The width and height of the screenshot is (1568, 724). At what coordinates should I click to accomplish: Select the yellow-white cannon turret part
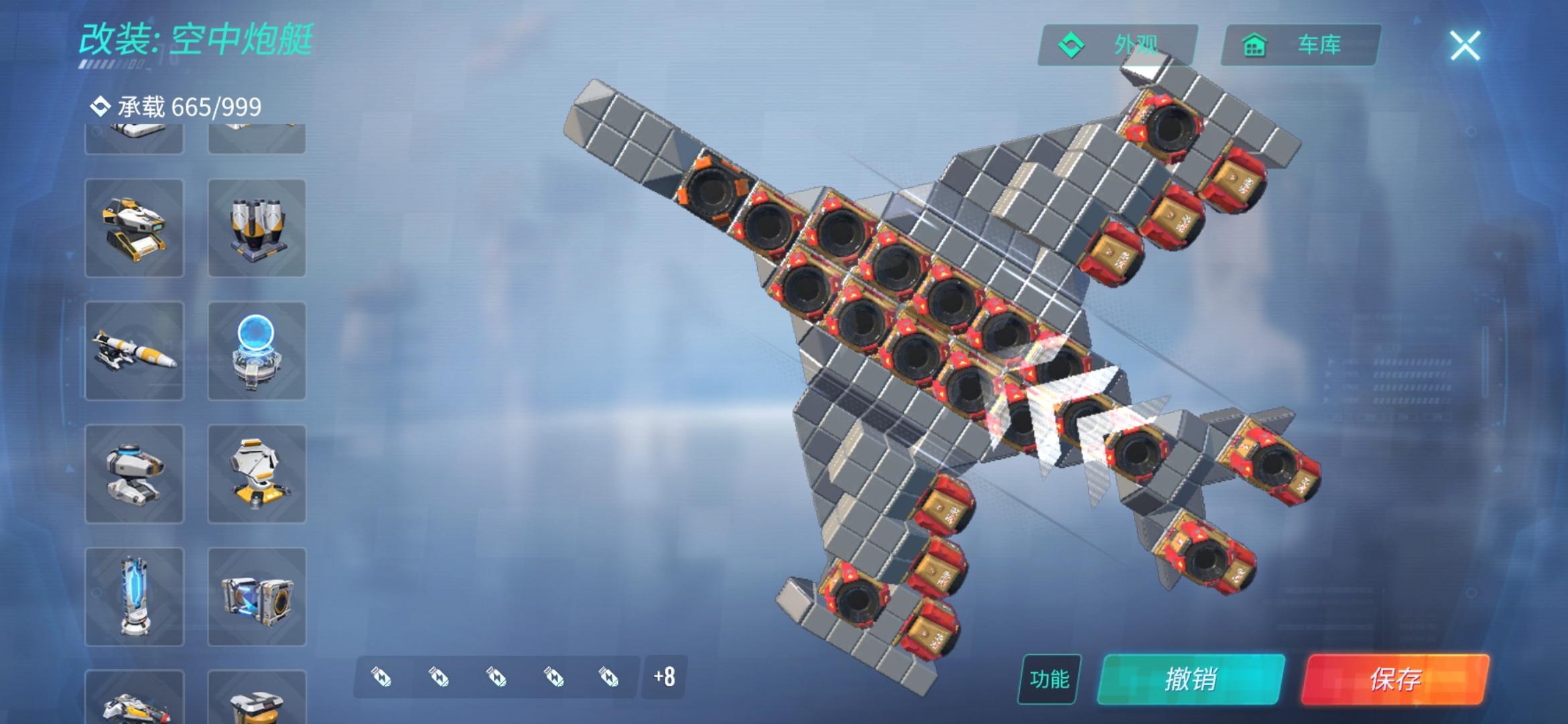[x=134, y=228]
